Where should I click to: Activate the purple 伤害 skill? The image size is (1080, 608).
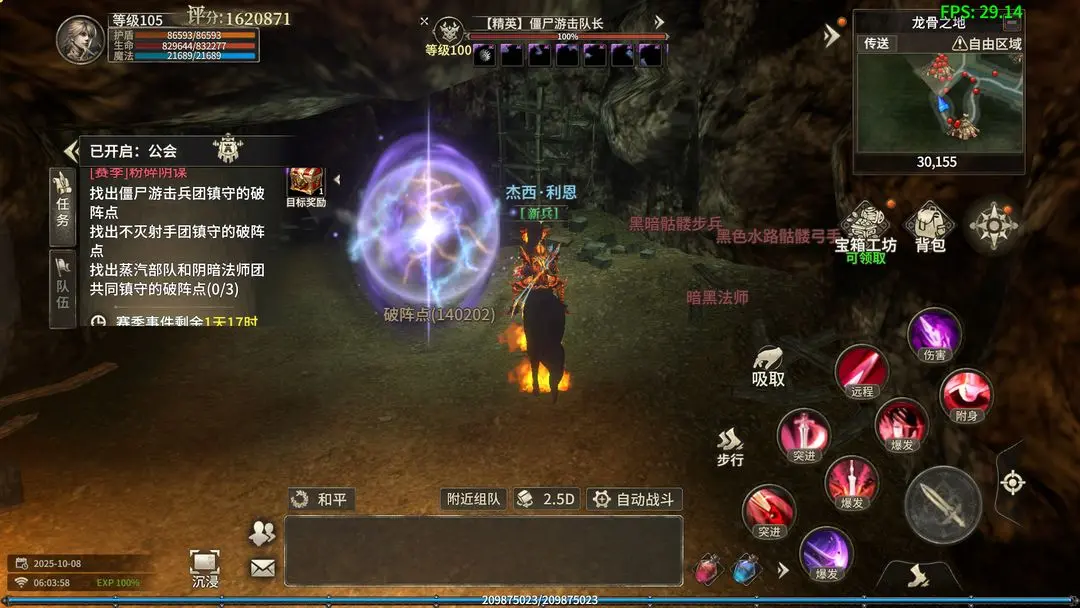(934, 333)
